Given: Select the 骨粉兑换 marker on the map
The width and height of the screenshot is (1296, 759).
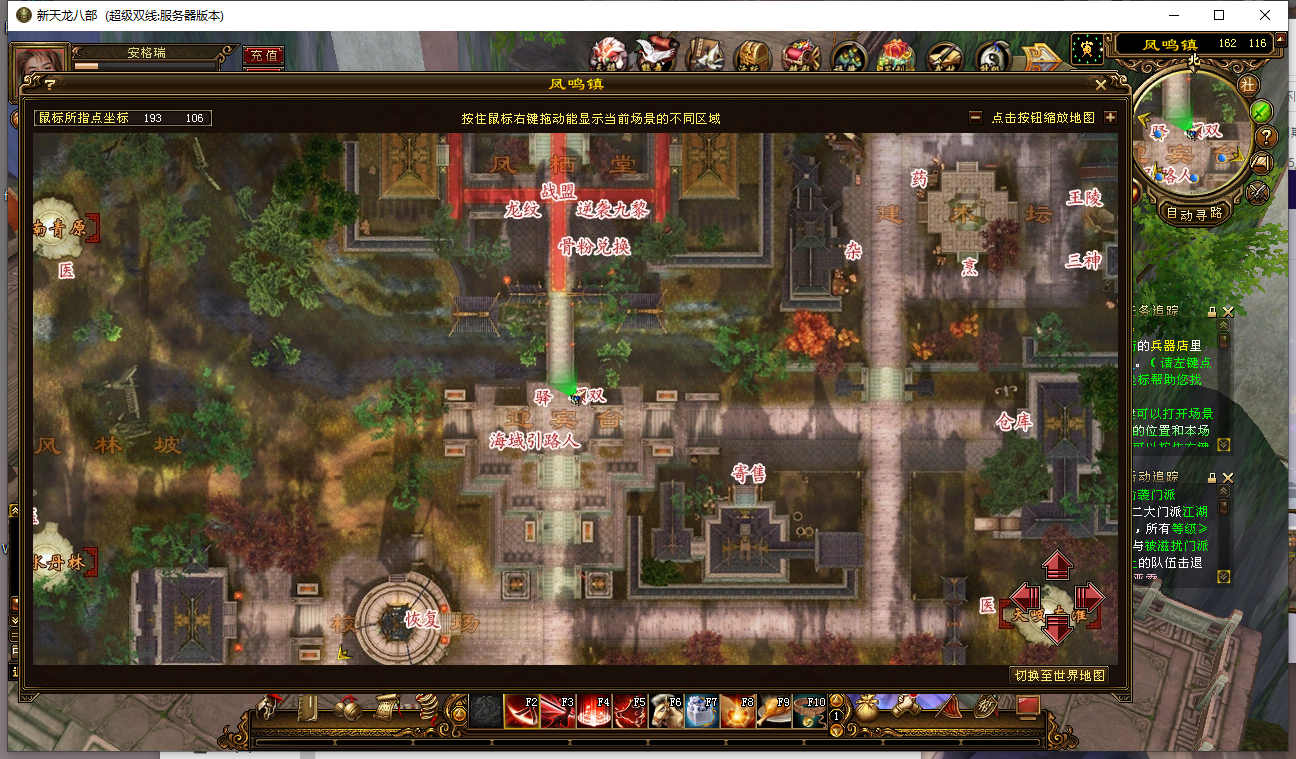Looking at the screenshot, I should (x=594, y=246).
